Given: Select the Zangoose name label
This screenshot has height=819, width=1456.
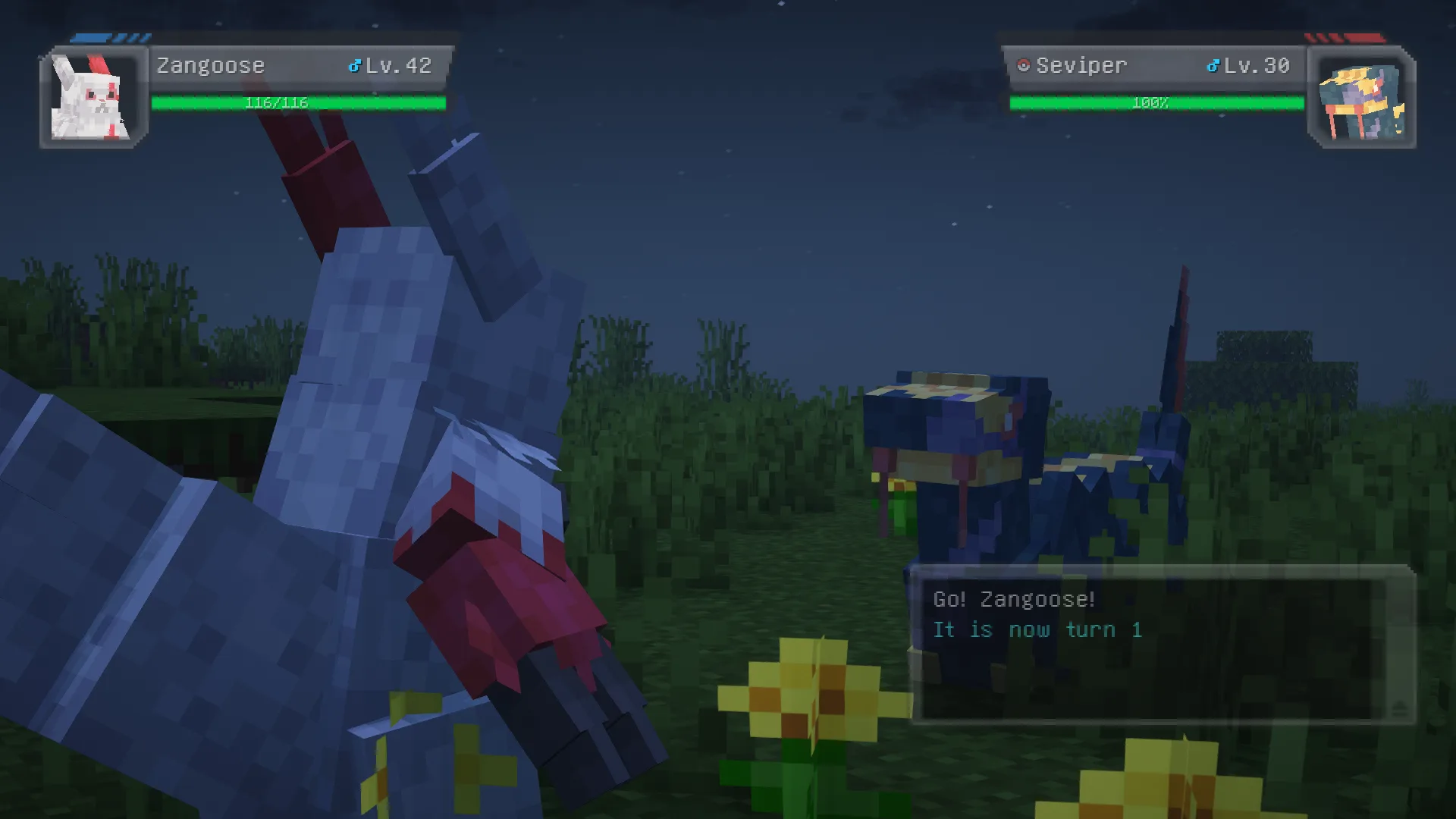Looking at the screenshot, I should pyautogui.click(x=210, y=66).
